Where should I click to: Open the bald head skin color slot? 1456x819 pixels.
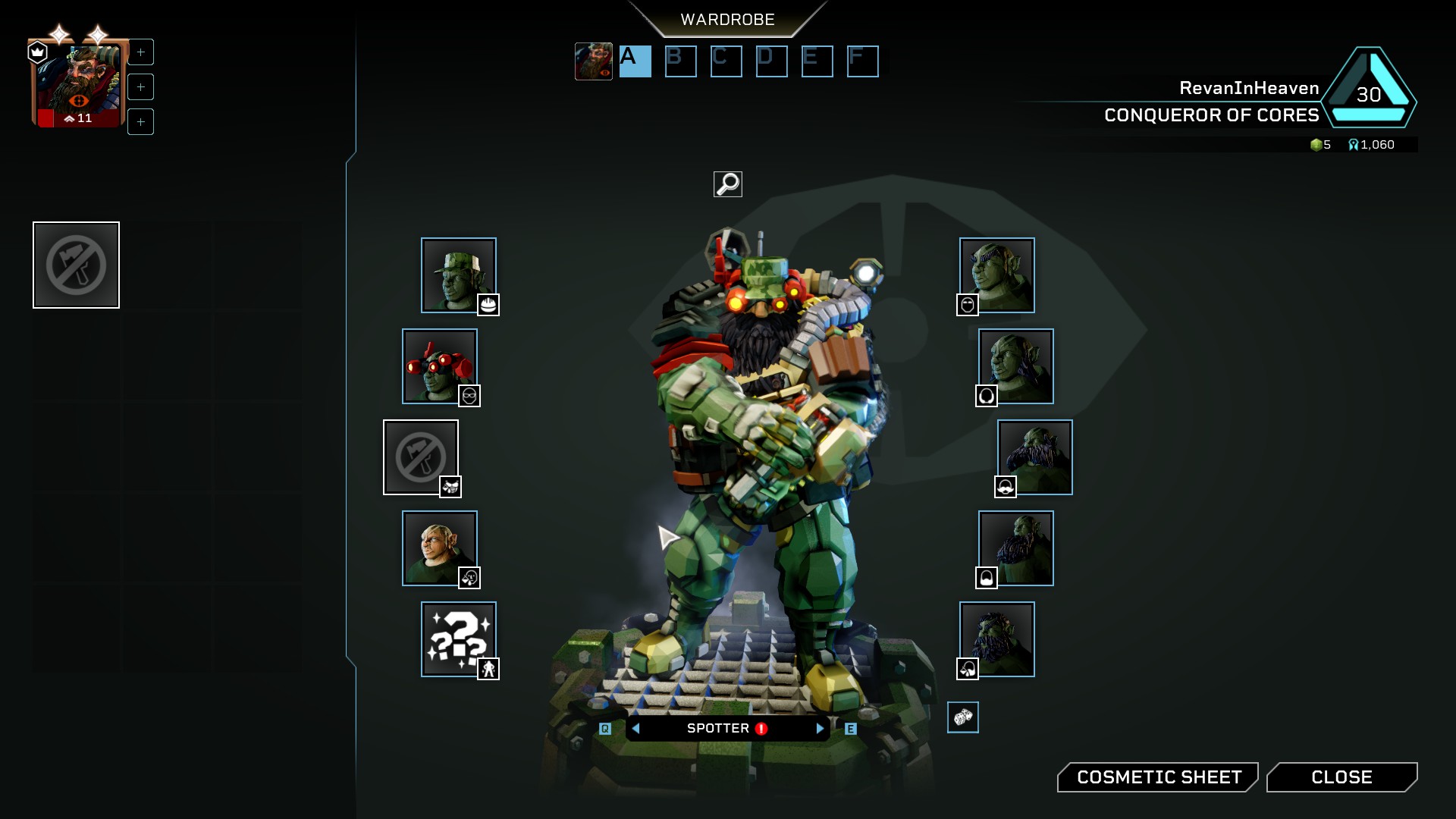[439, 548]
